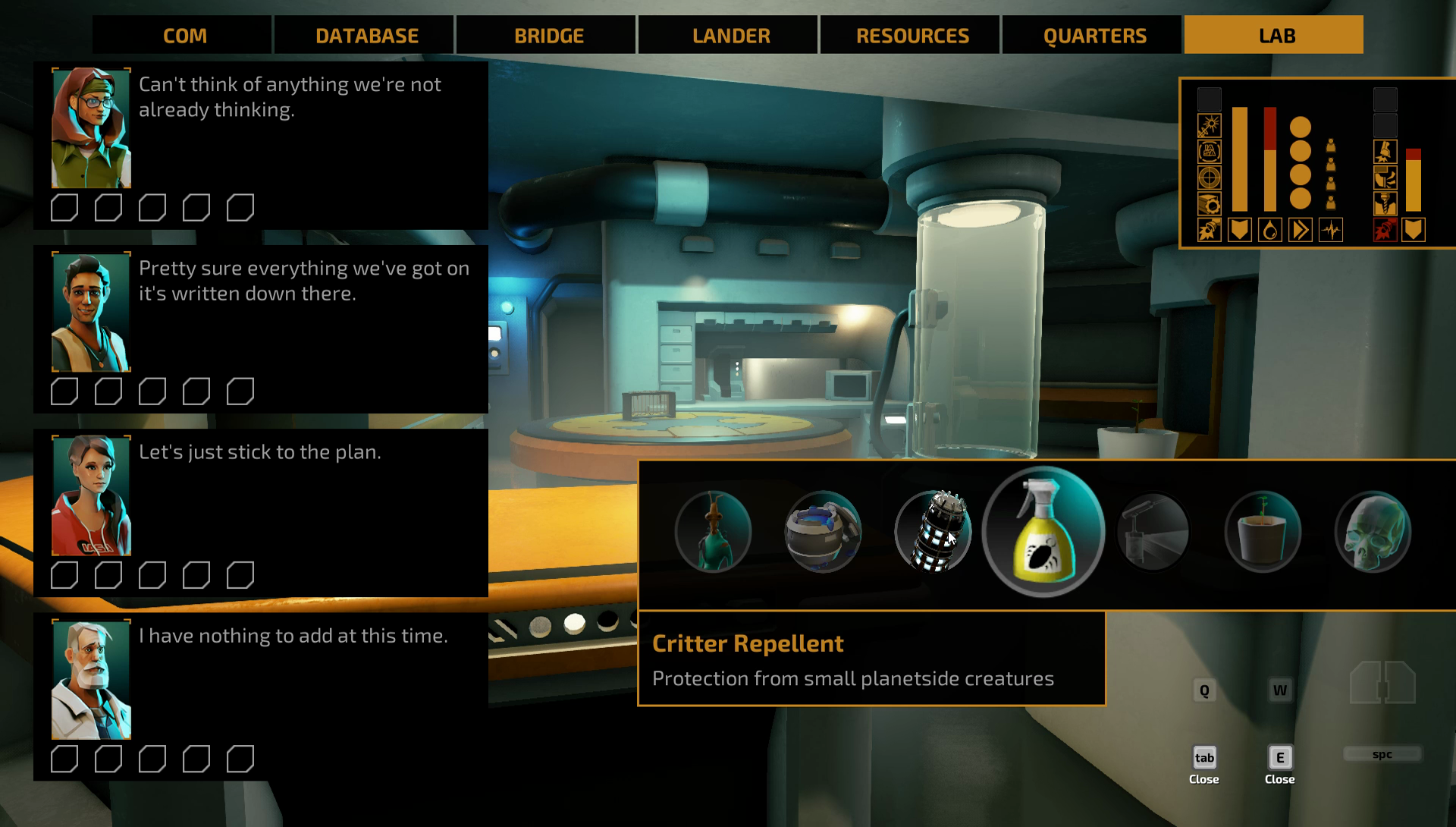Select the LANDER tab

coord(731,36)
